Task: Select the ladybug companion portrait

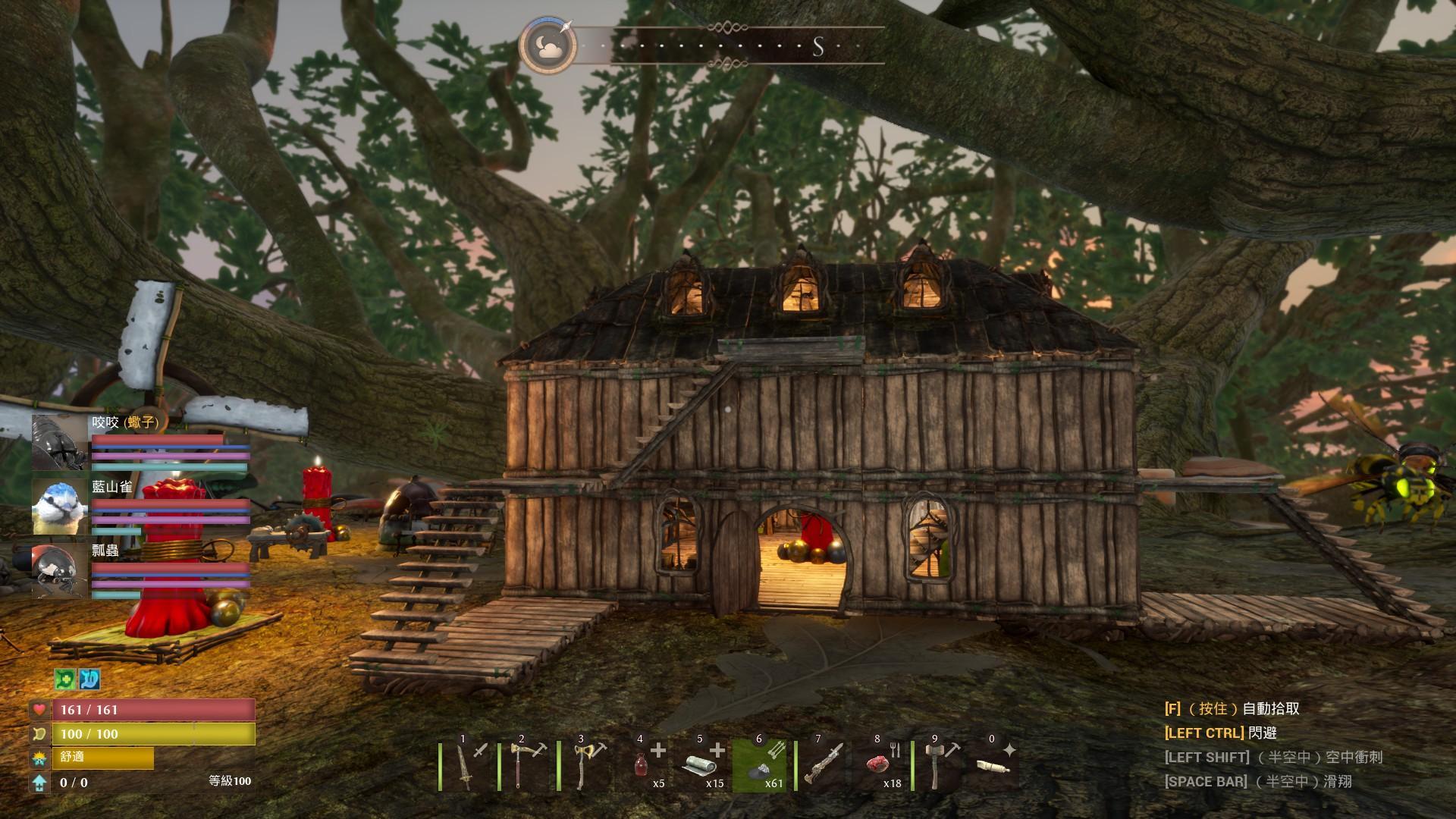Action: [60, 570]
